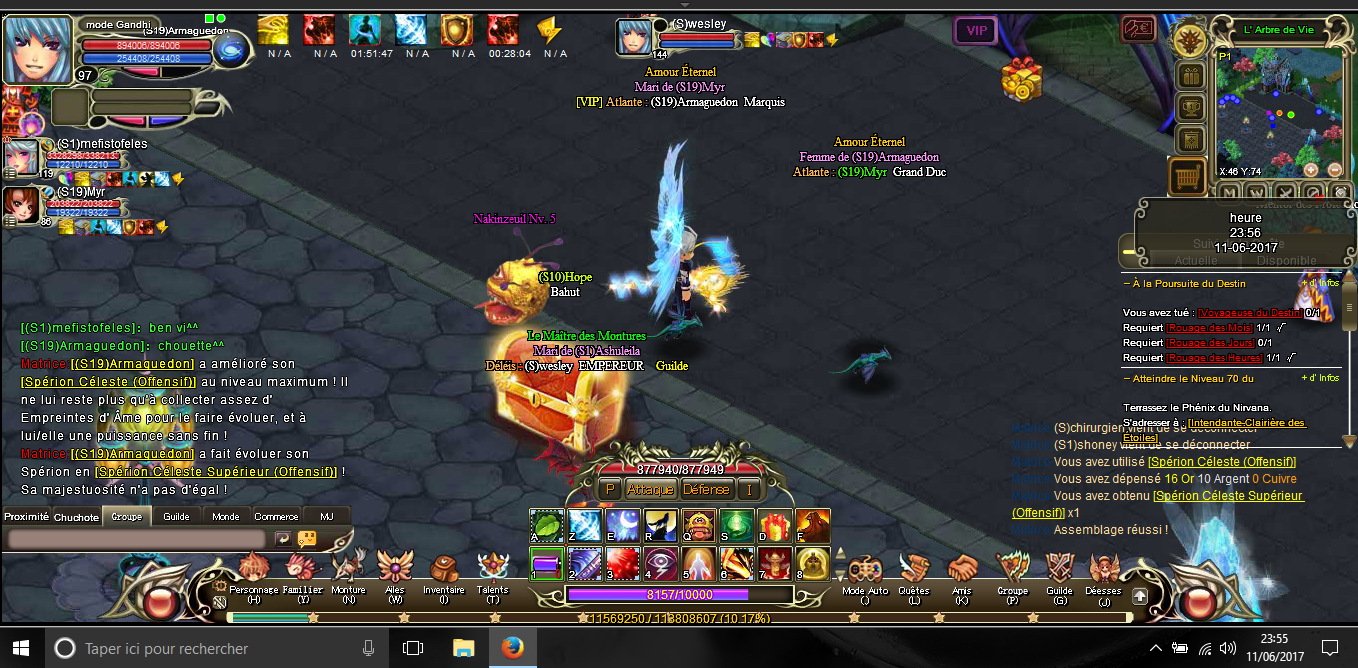Open the Déesses menu
Viewport: 1358px width, 668px height.
click(x=1104, y=571)
